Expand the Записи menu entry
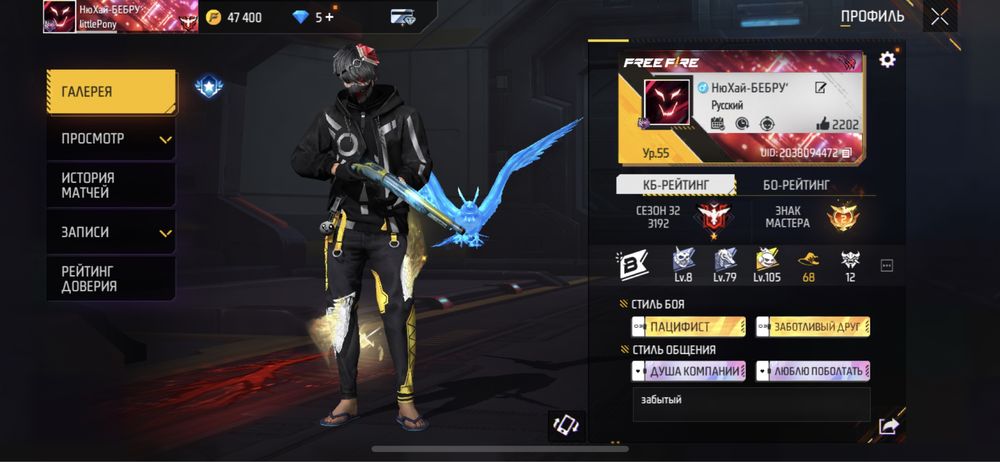The image size is (1000, 462). tap(110, 232)
